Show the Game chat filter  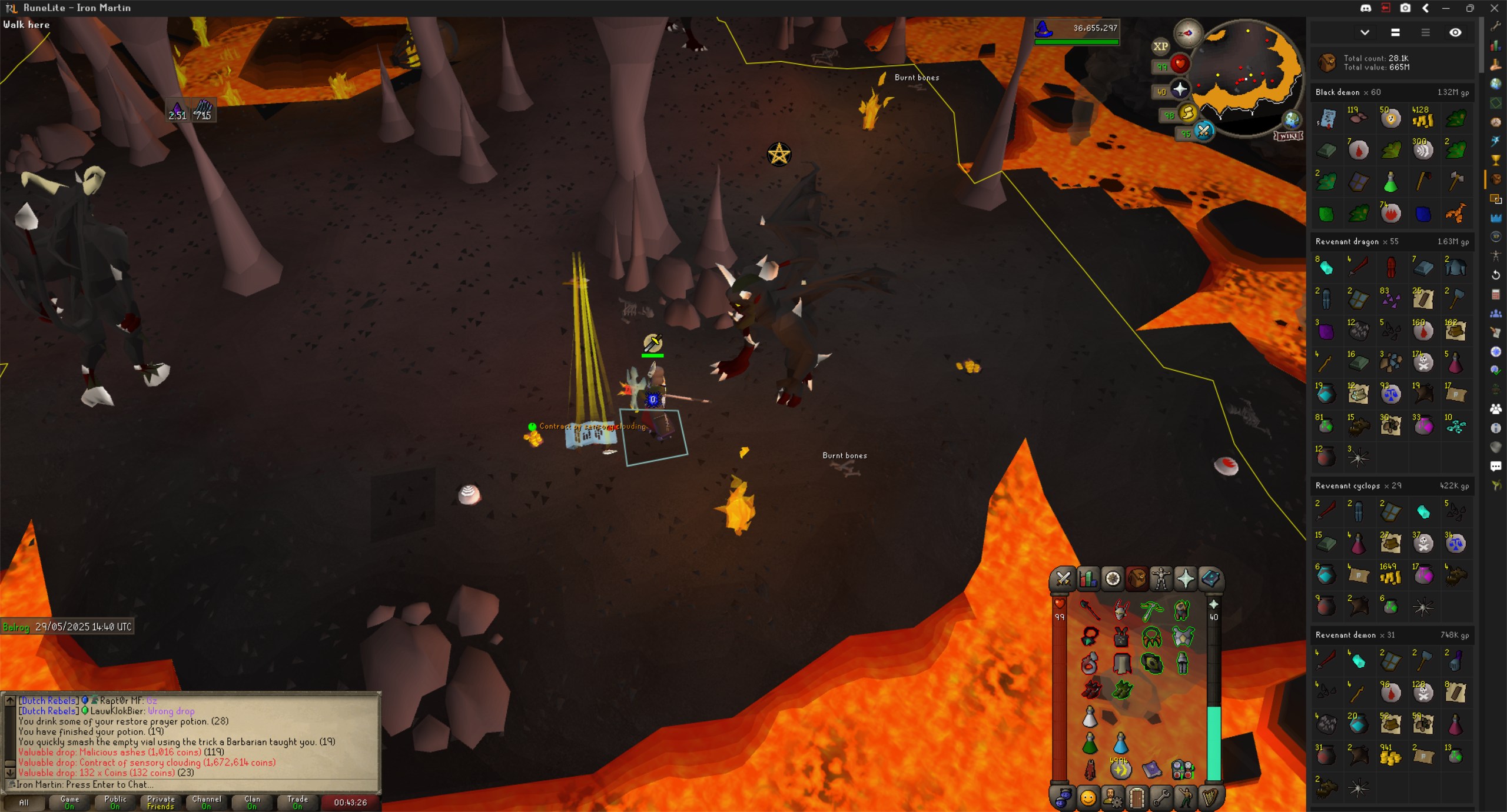69,802
